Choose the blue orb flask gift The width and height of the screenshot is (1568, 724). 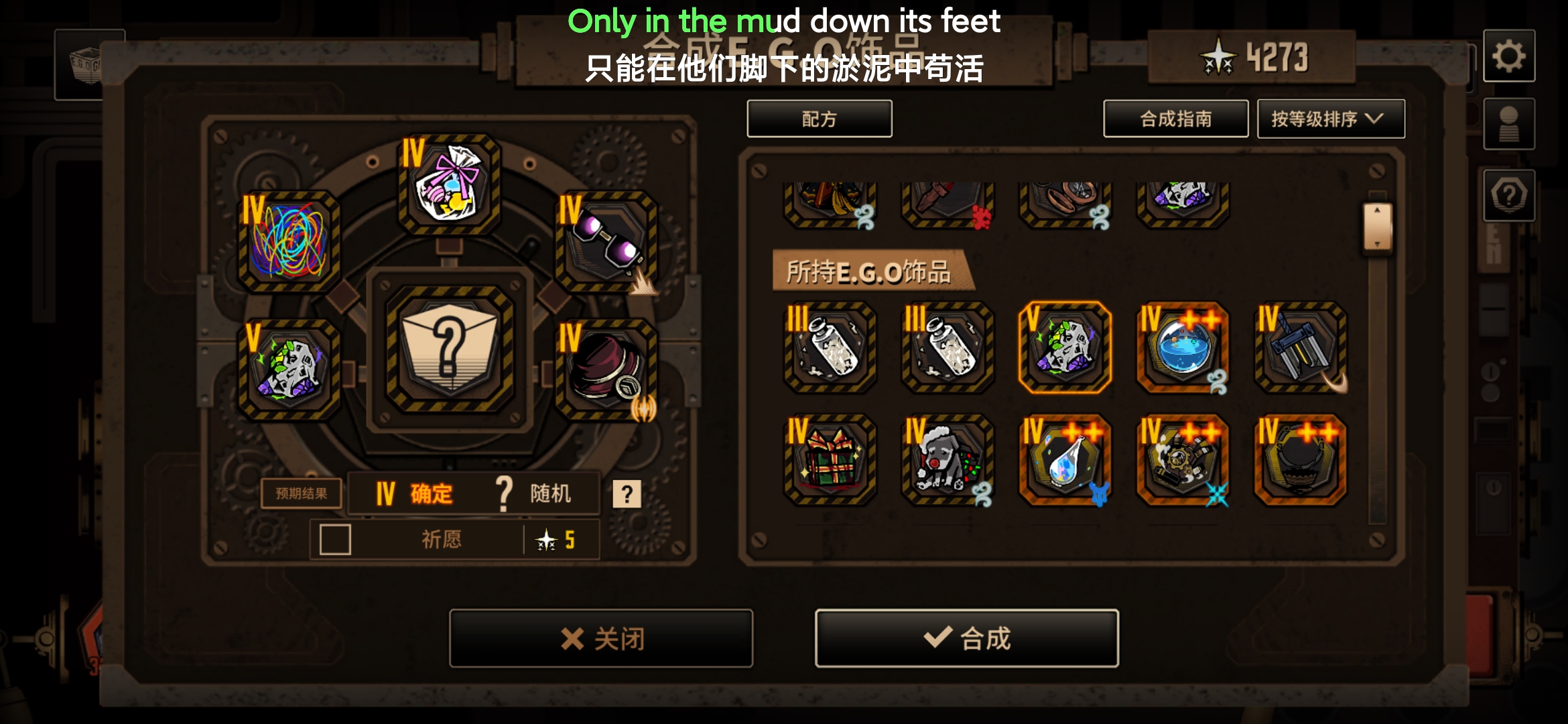[x=1182, y=347]
